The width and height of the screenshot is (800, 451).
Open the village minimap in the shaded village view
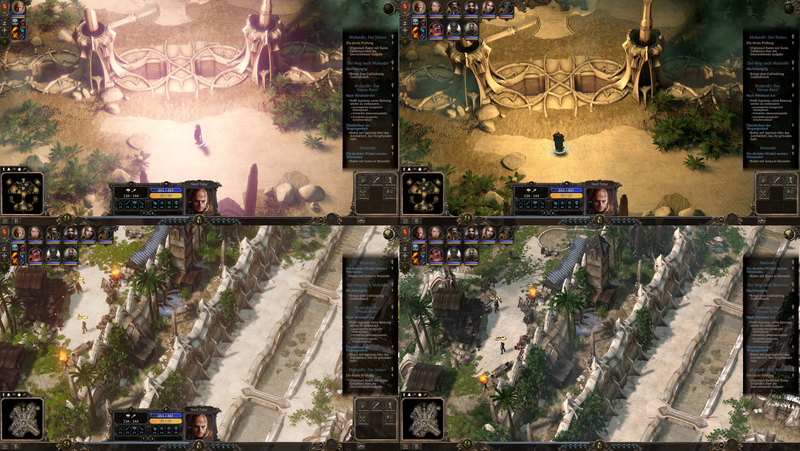(422, 419)
